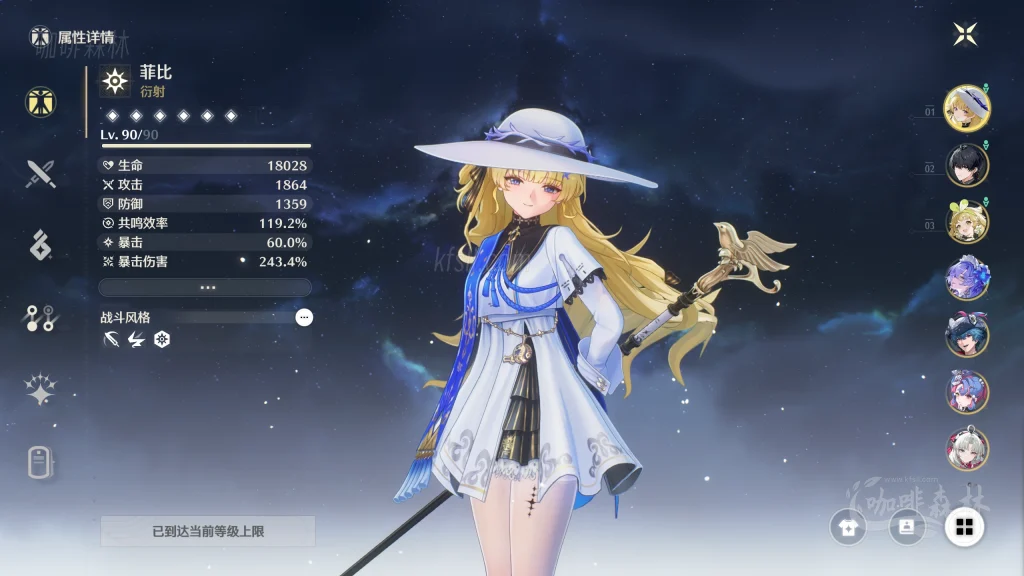Open the echoes tab with diamond icon
Screen dimensions: 1024x576
(41, 244)
